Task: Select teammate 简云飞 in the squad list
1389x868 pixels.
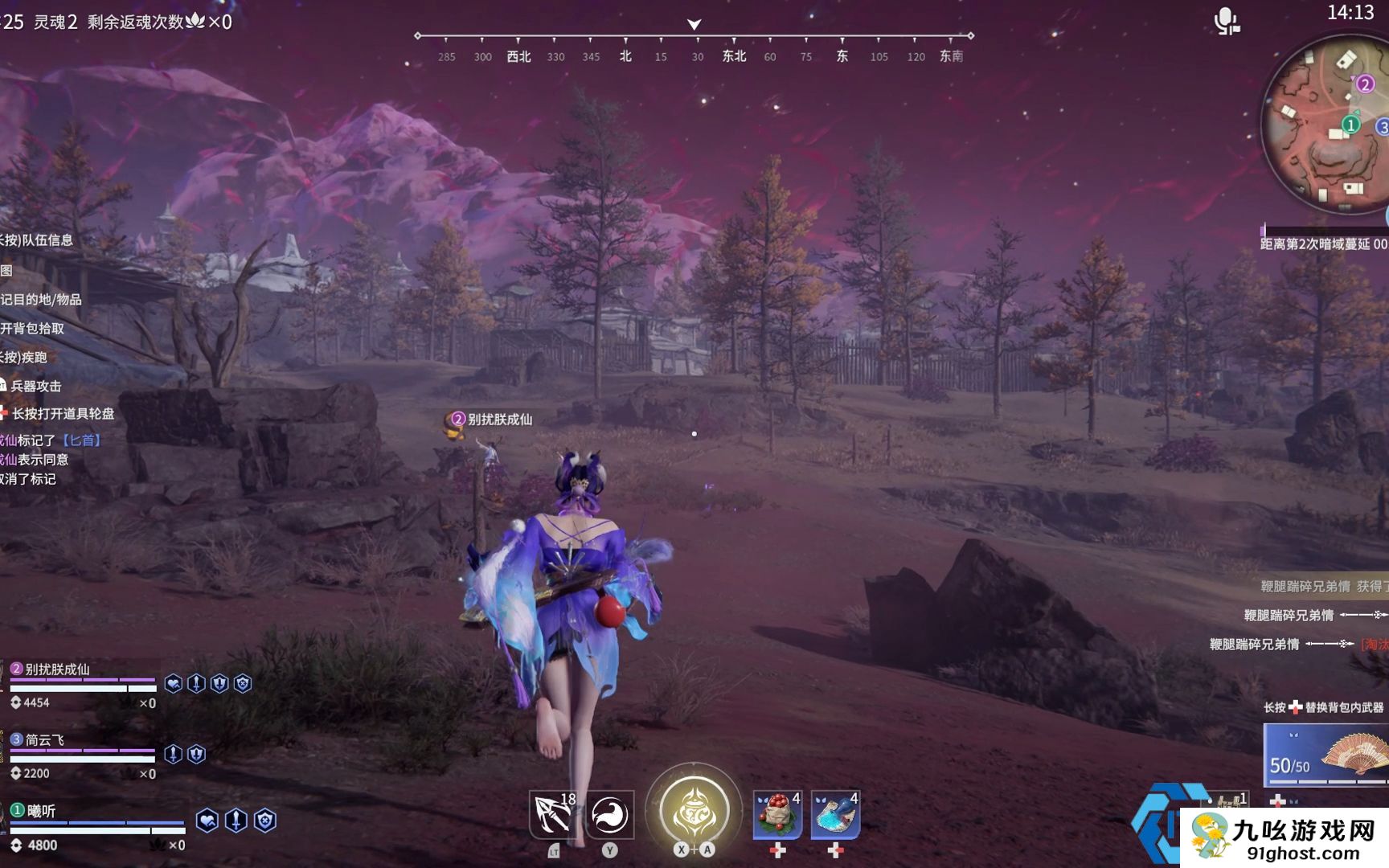Action: coord(45,740)
